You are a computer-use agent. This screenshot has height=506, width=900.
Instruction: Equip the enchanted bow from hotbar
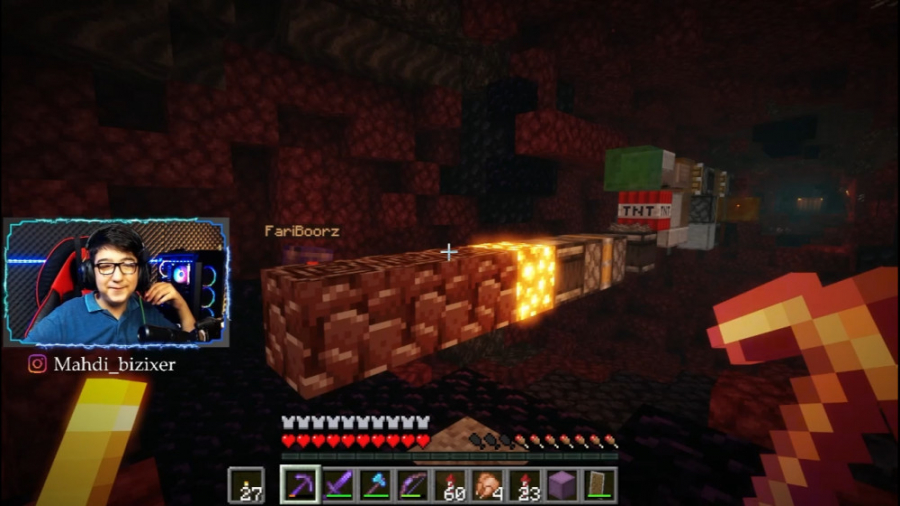412,485
